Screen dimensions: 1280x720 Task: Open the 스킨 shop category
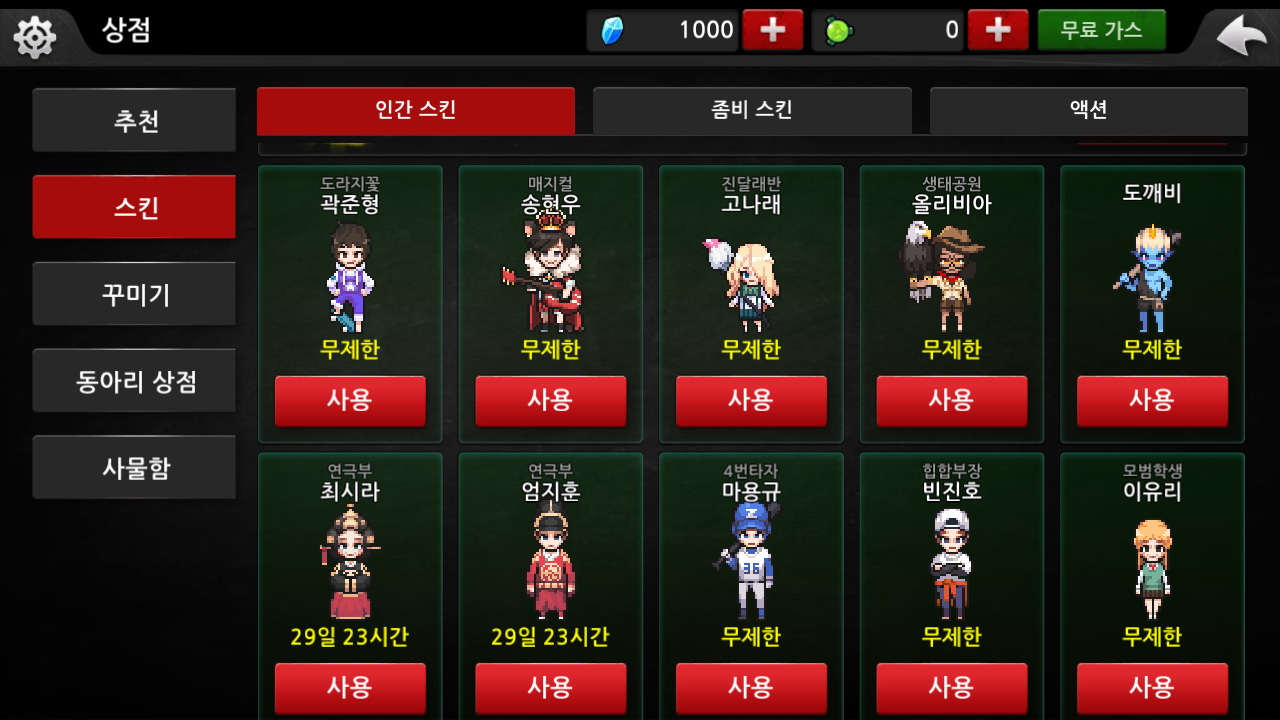(134, 207)
